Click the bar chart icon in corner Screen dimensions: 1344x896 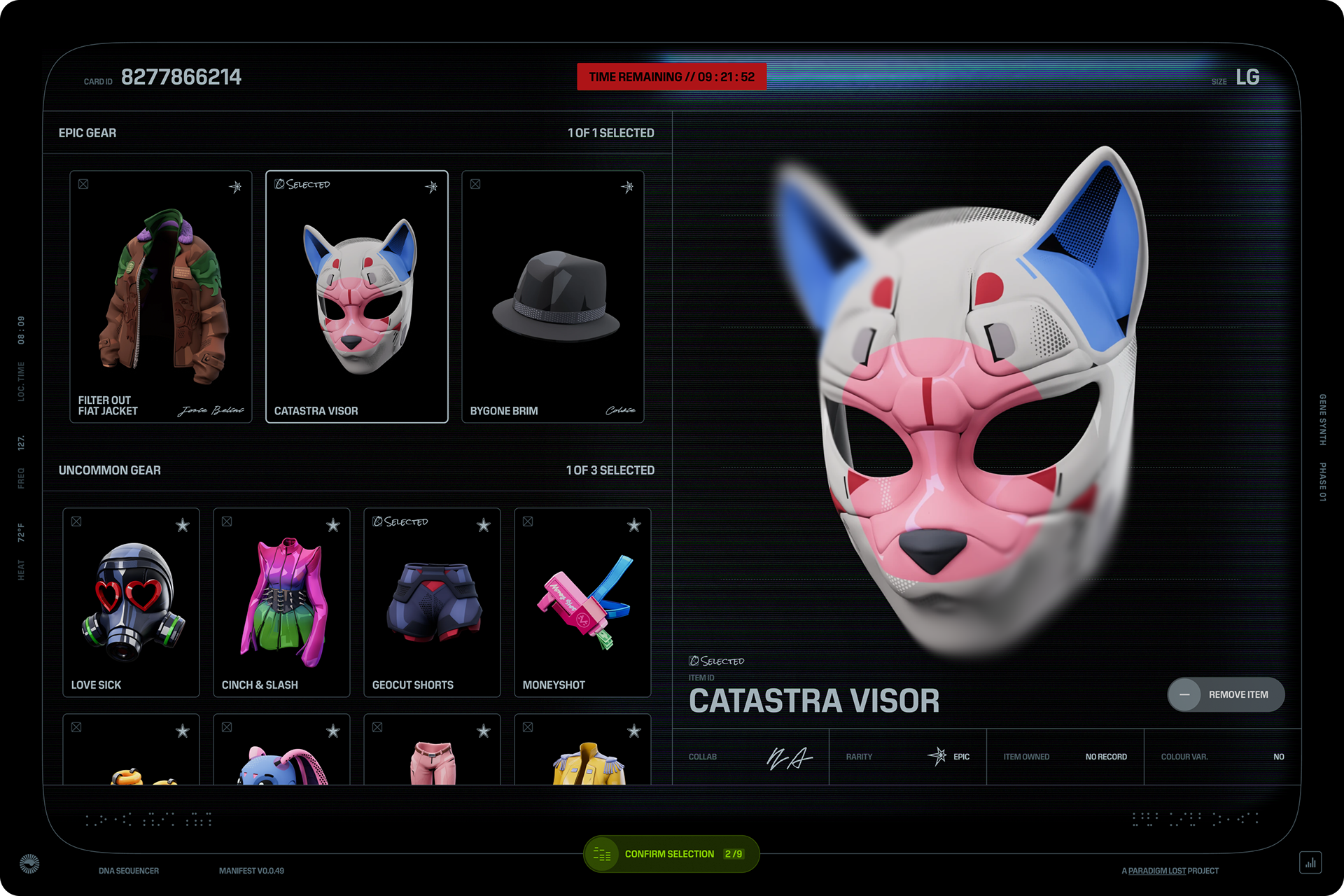point(1310,862)
